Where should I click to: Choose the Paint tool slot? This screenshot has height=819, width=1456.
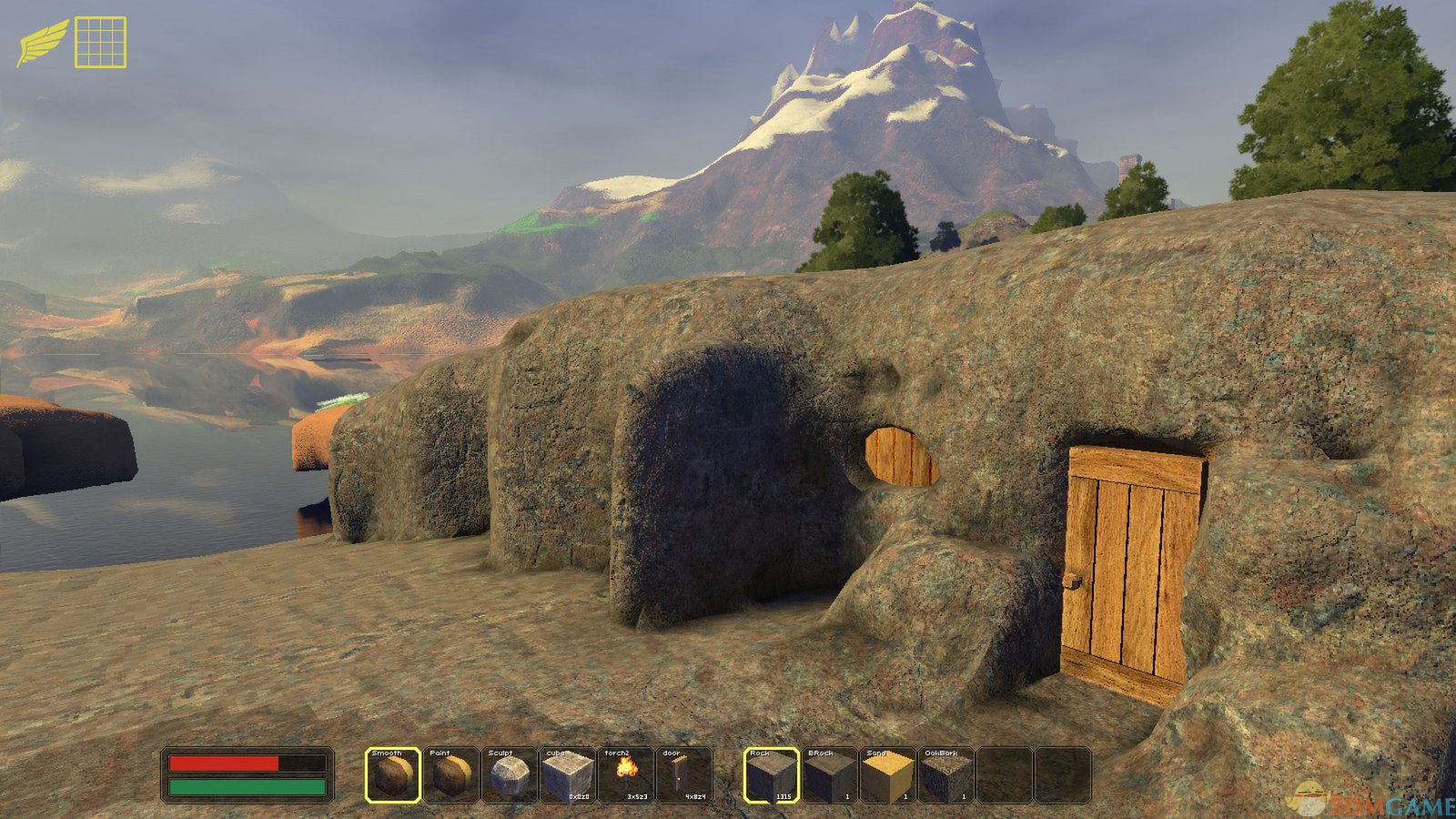pos(451,775)
